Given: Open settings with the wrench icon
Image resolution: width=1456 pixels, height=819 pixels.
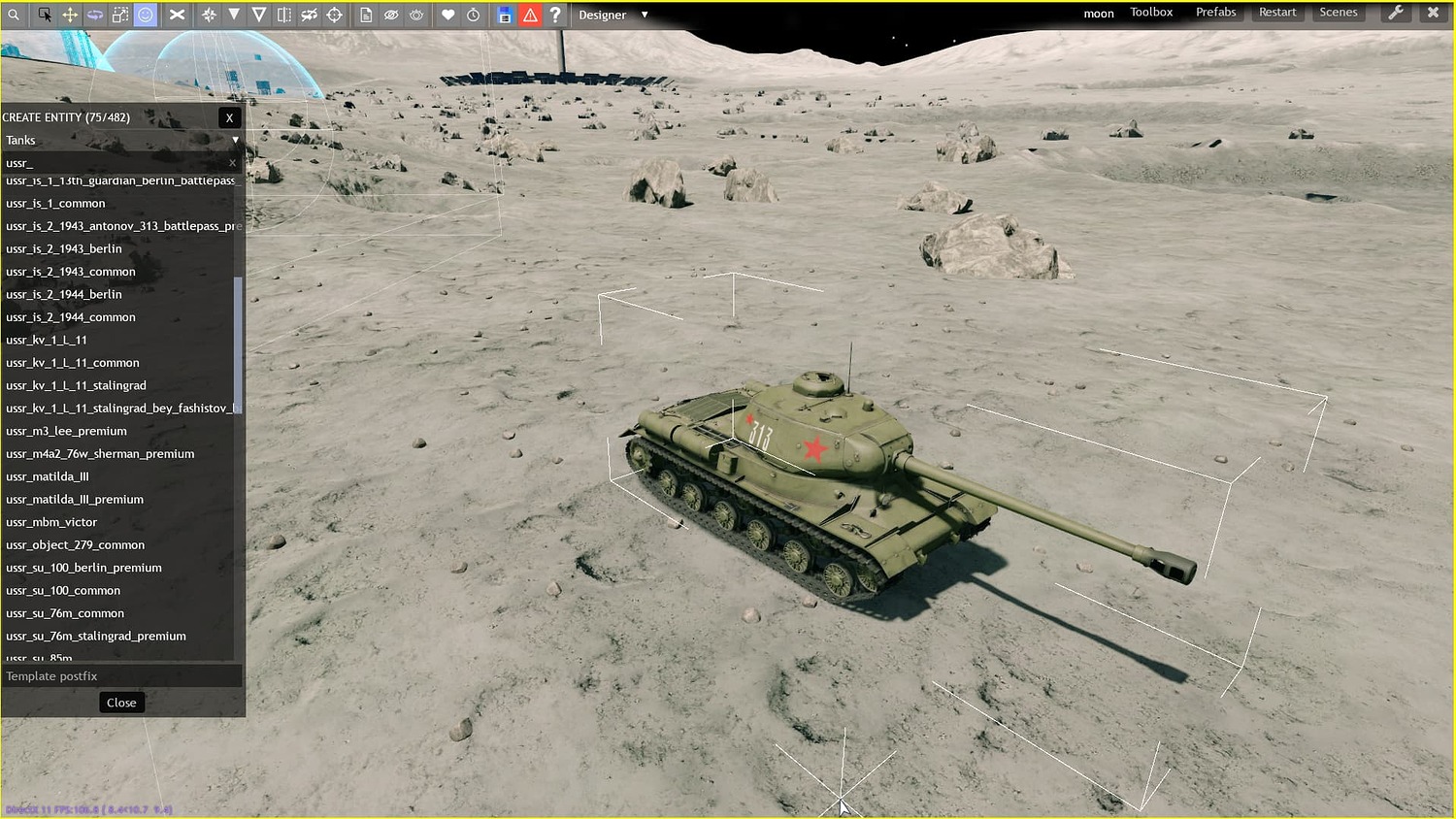Looking at the screenshot, I should click(x=1395, y=12).
